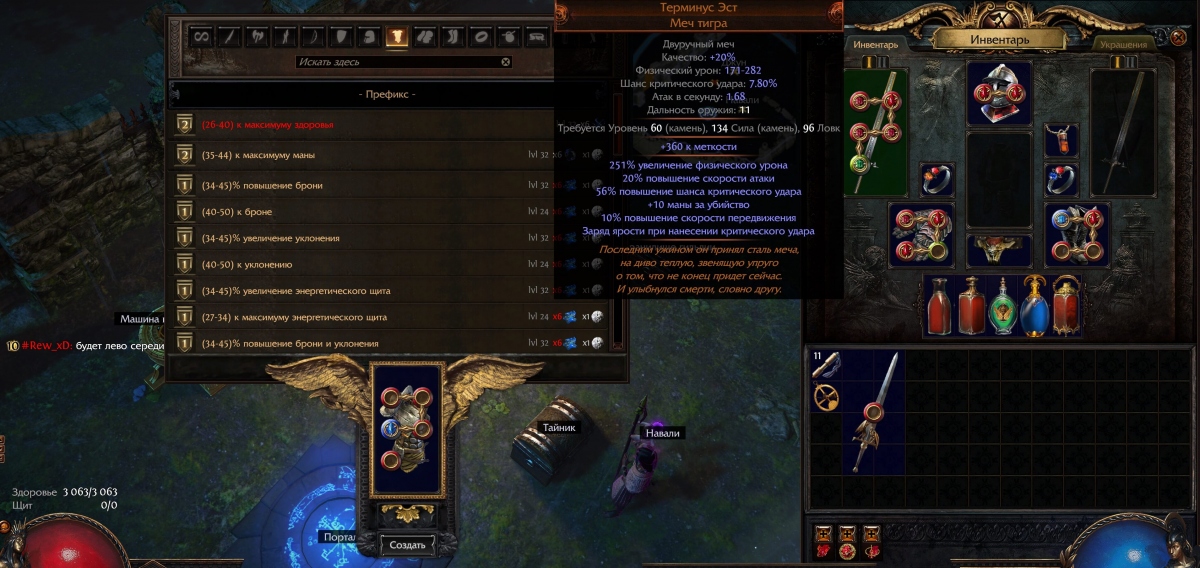Select the equipped main-hand sword with sockets
Image resolution: width=1200 pixels, height=568 pixels.
pyautogui.click(x=876, y=131)
